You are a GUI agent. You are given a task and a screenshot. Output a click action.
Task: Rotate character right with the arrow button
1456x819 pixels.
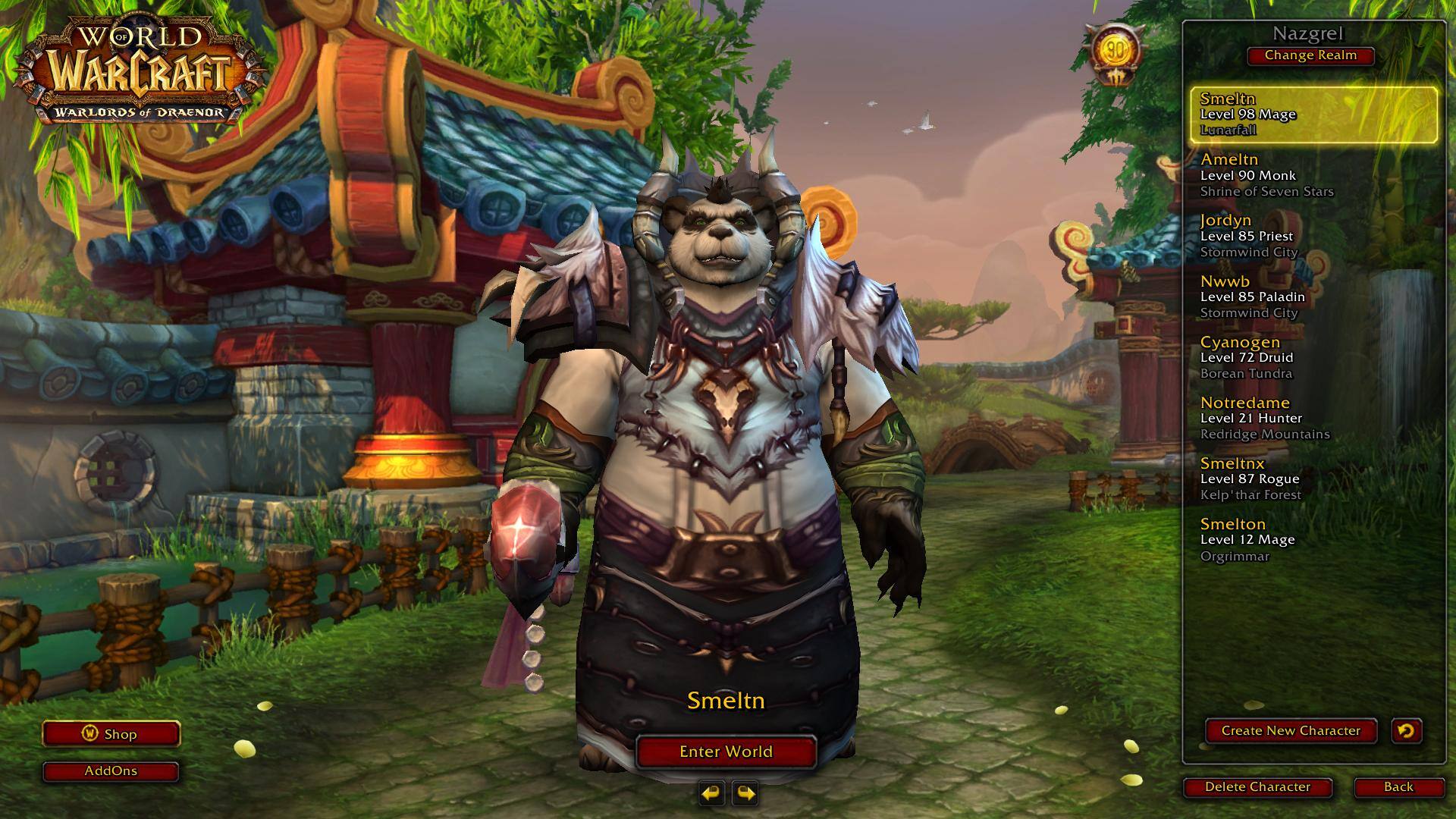pos(745,793)
